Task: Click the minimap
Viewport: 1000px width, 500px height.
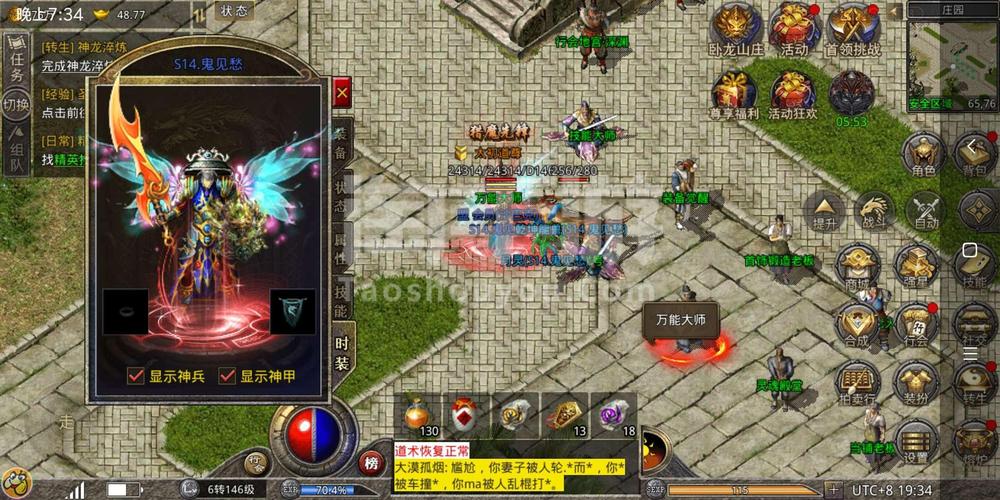Action: pyautogui.click(x=952, y=58)
